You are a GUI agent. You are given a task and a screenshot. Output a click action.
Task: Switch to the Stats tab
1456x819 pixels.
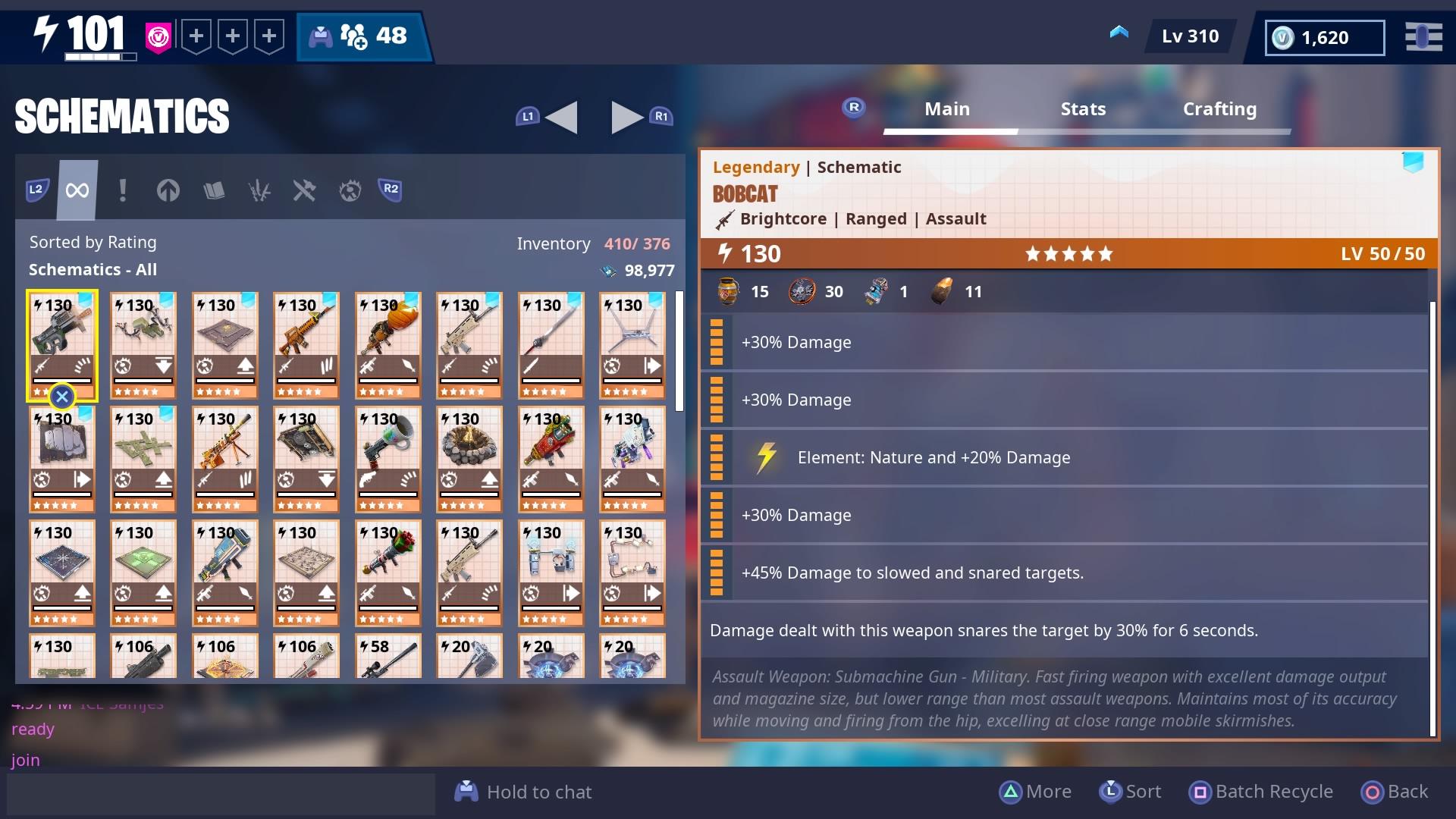[x=1083, y=109]
